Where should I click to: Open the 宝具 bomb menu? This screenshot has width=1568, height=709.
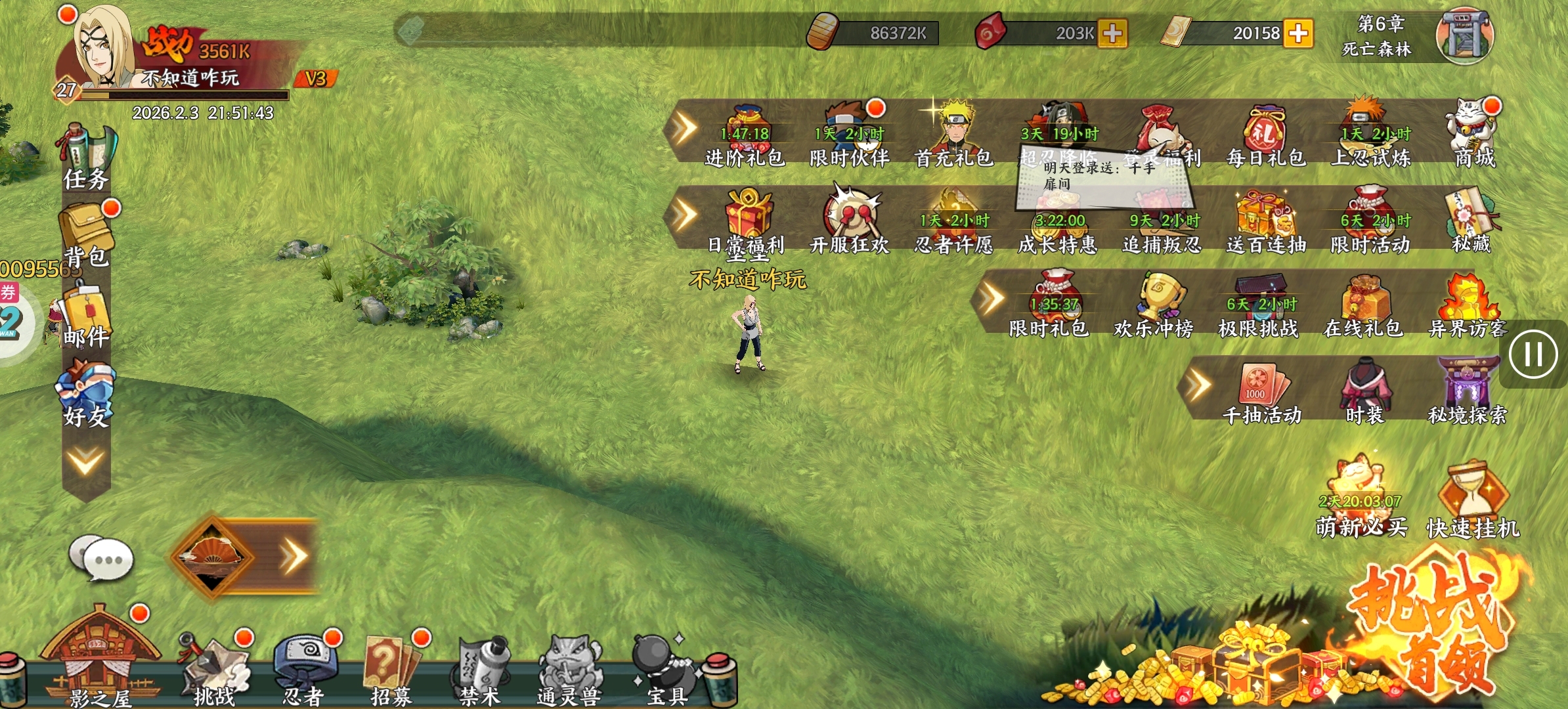coord(664,670)
